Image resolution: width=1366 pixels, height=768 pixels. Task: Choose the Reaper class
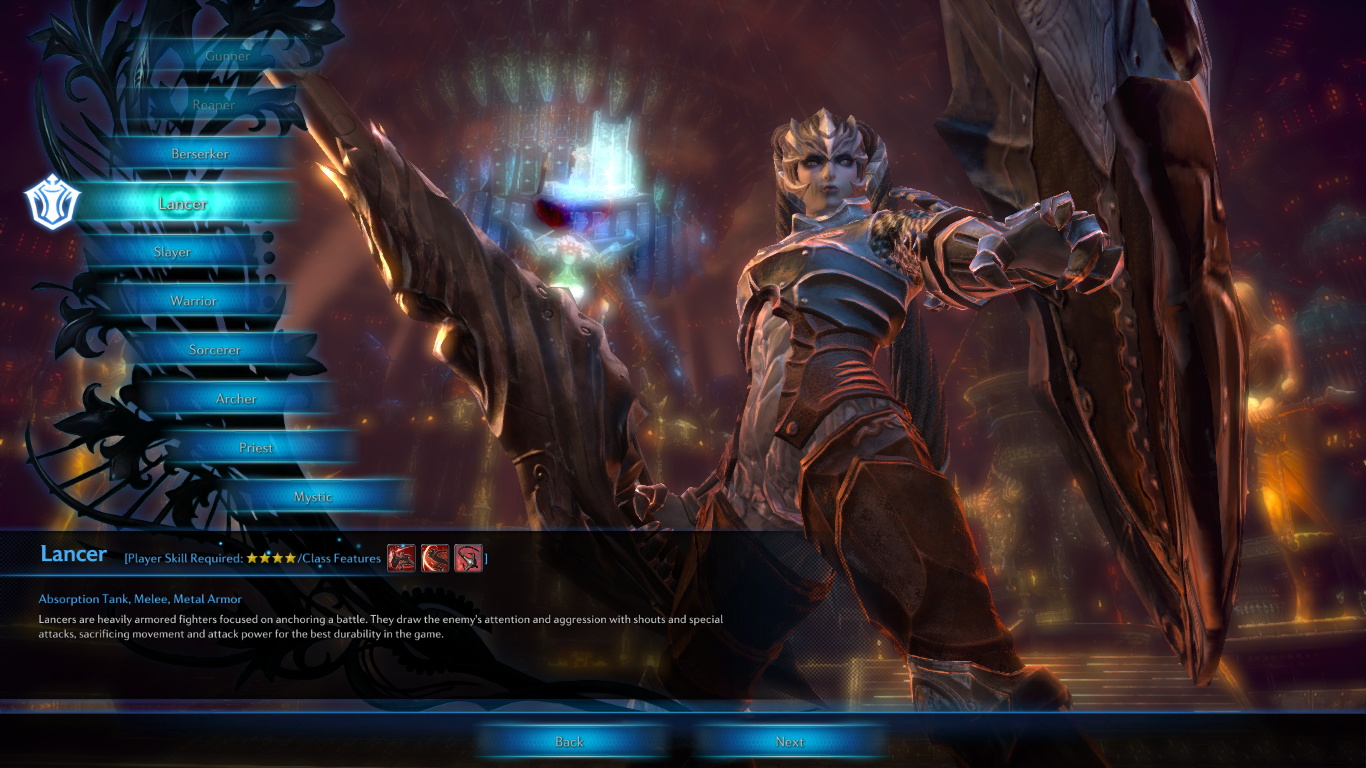[214, 105]
